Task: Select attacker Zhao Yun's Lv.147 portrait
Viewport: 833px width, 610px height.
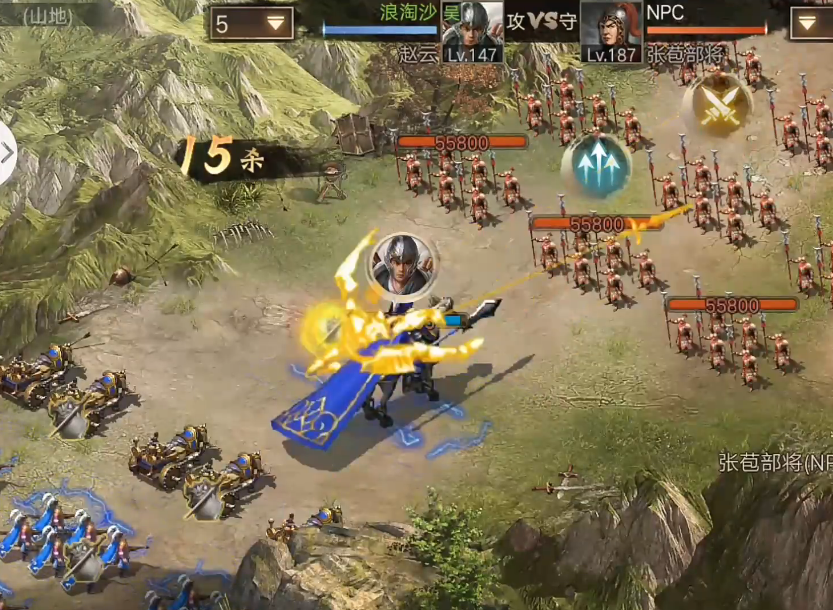Action: pos(473,30)
